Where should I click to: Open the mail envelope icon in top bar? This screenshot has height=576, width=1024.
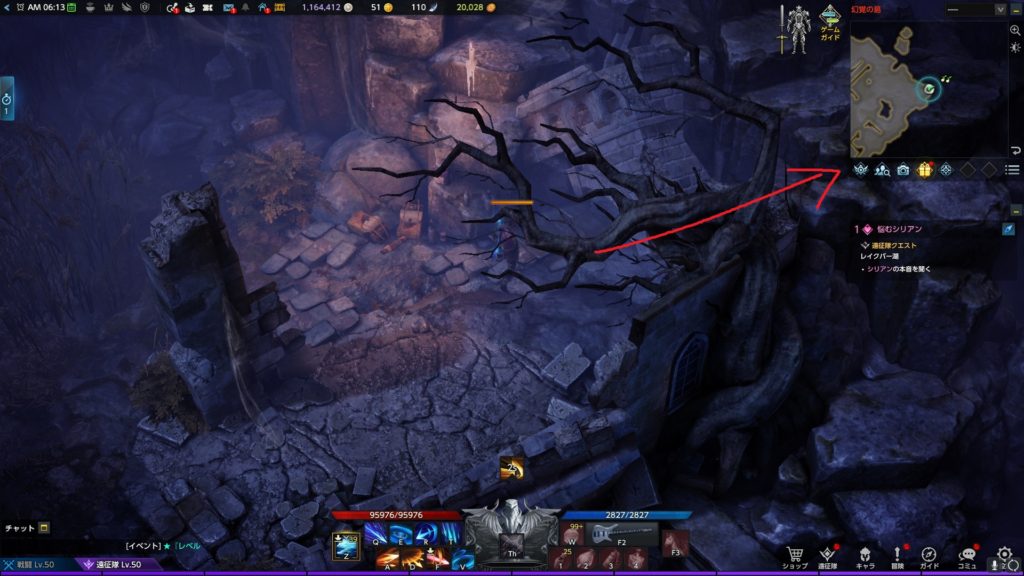pos(229,8)
